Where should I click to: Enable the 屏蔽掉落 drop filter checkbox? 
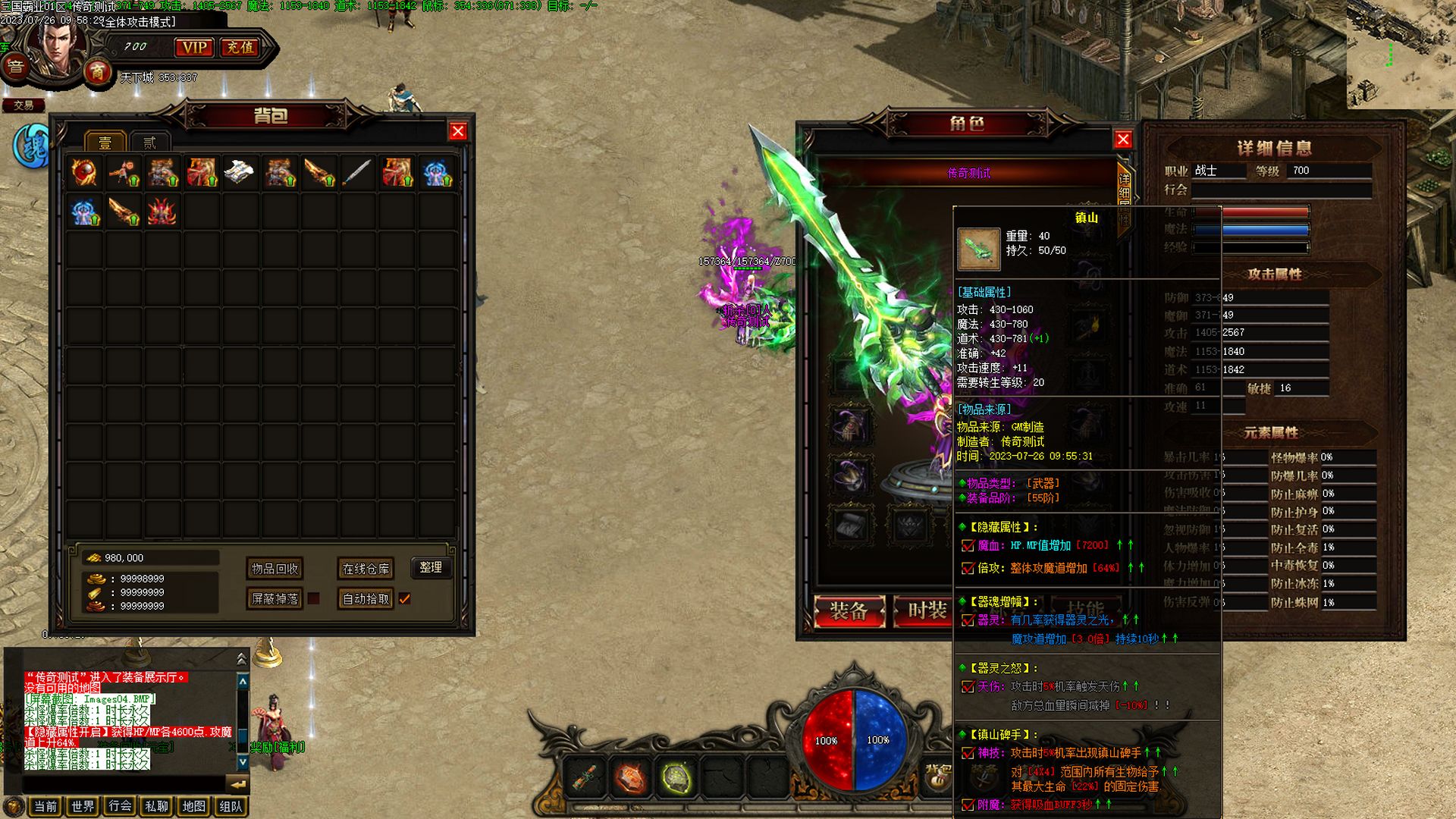pos(313,599)
